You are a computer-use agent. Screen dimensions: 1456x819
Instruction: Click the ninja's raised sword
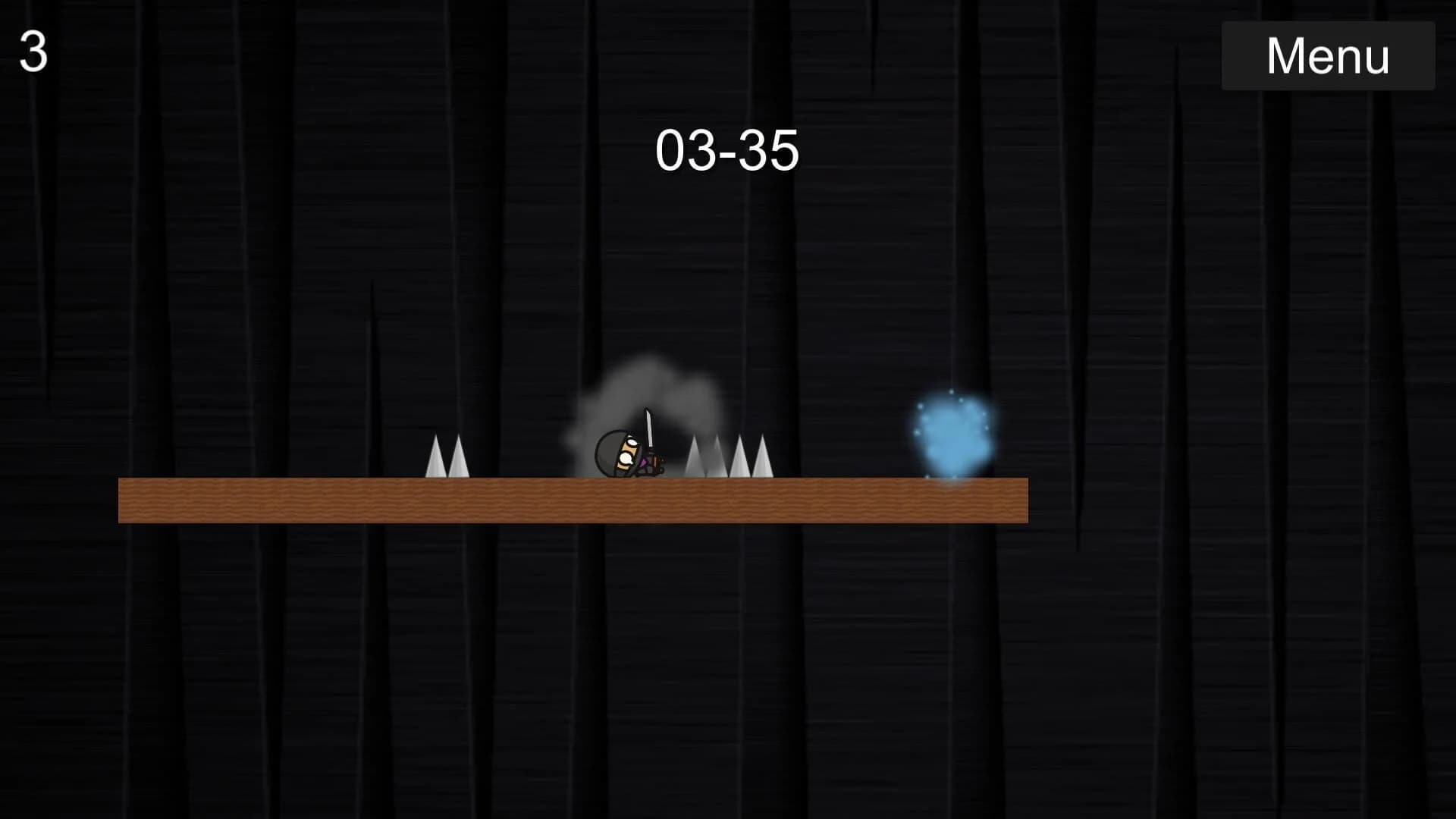click(x=650, y=428)
